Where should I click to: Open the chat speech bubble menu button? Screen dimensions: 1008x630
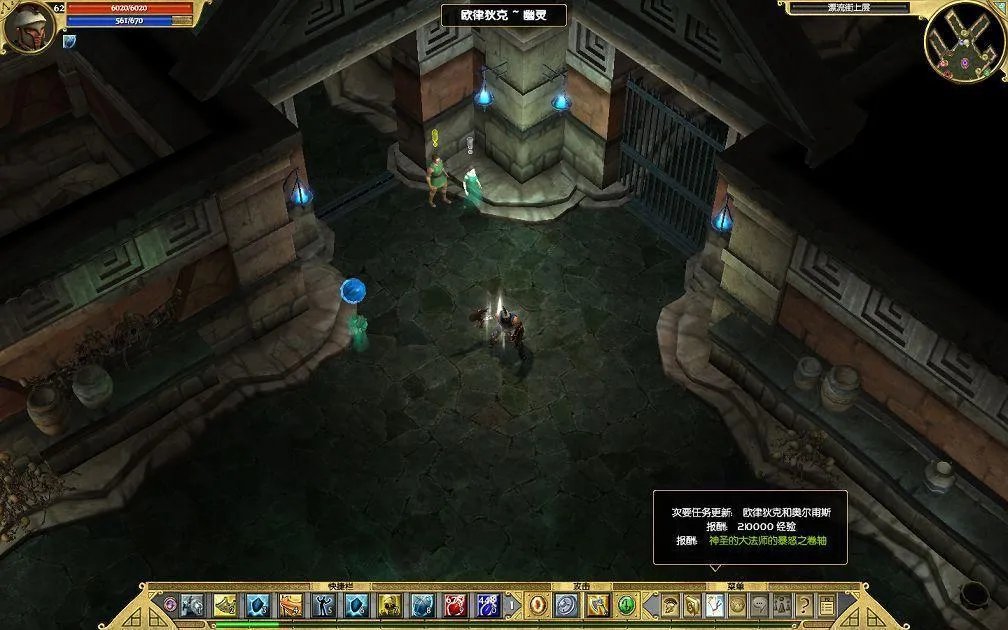760,605
